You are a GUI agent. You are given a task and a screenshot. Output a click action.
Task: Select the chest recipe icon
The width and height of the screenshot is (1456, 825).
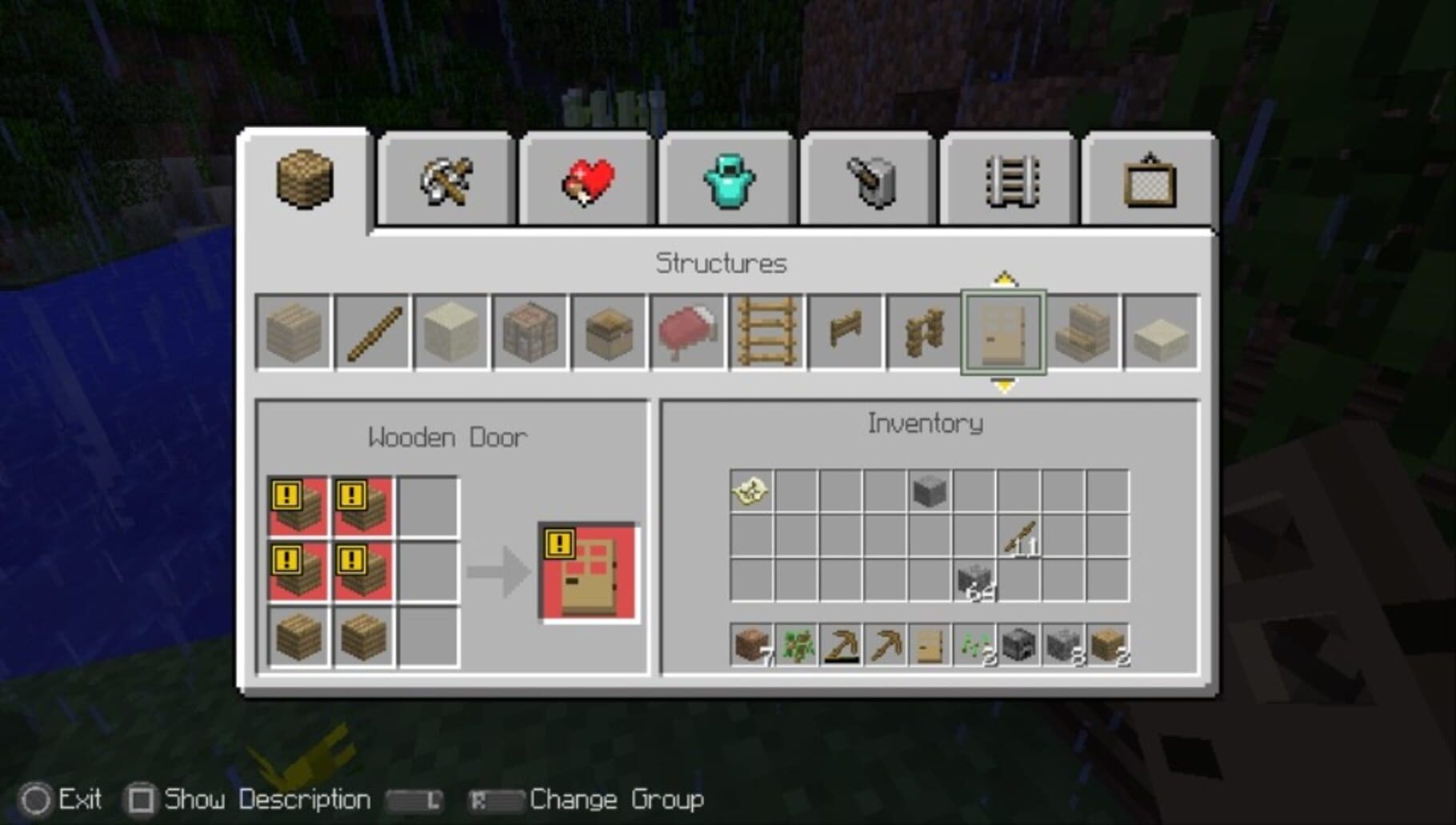click(608, 333)
